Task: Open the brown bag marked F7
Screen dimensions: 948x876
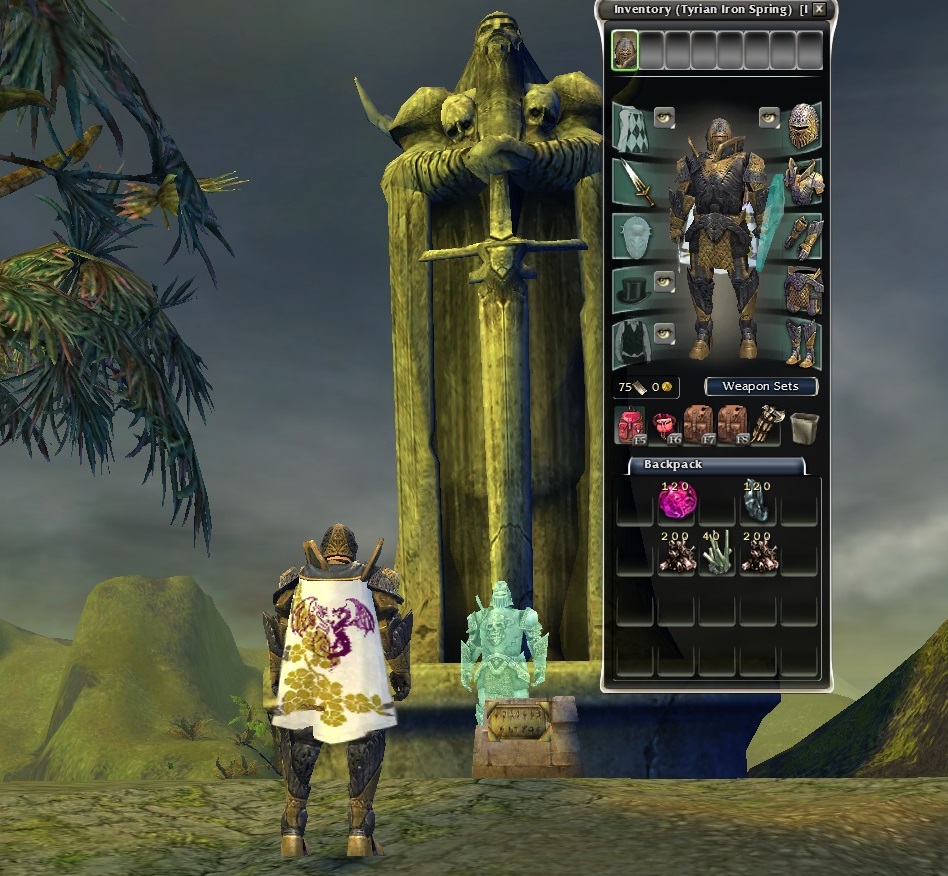Action: (697, 425)
